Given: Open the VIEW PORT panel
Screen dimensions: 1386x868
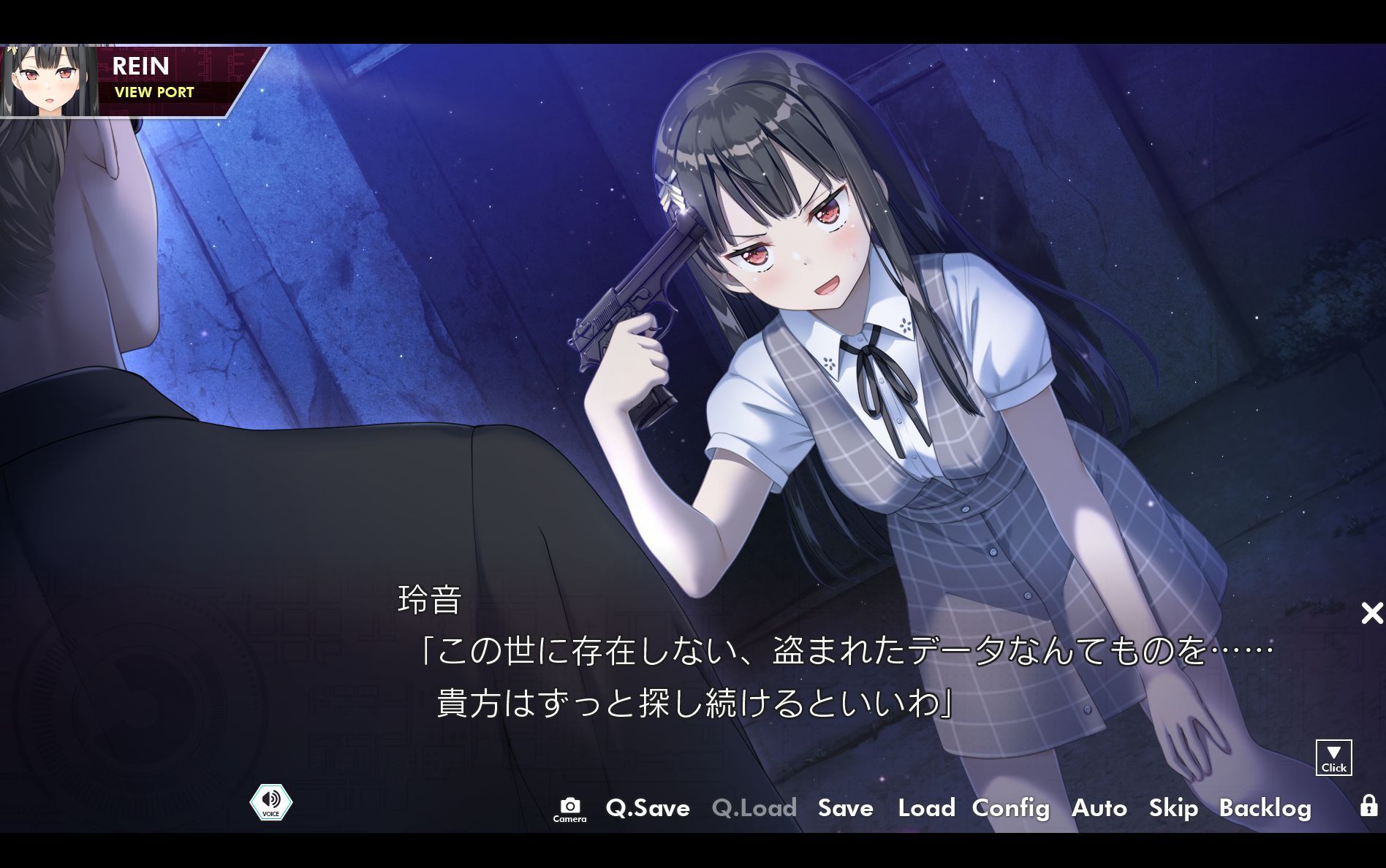Looking at the screenshot, I should tap(154, 92).
